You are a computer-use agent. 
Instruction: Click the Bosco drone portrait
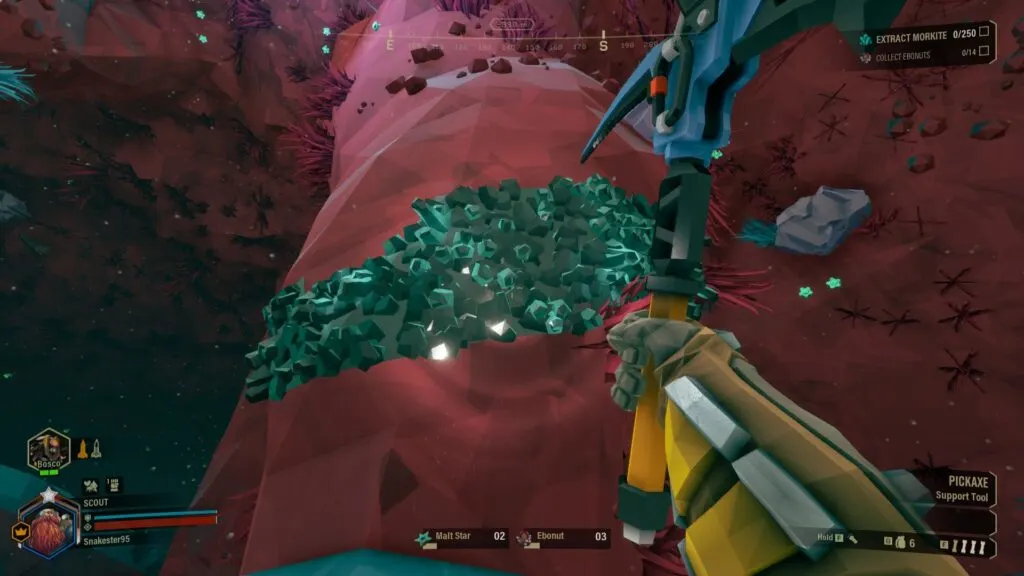coord(48,449)
